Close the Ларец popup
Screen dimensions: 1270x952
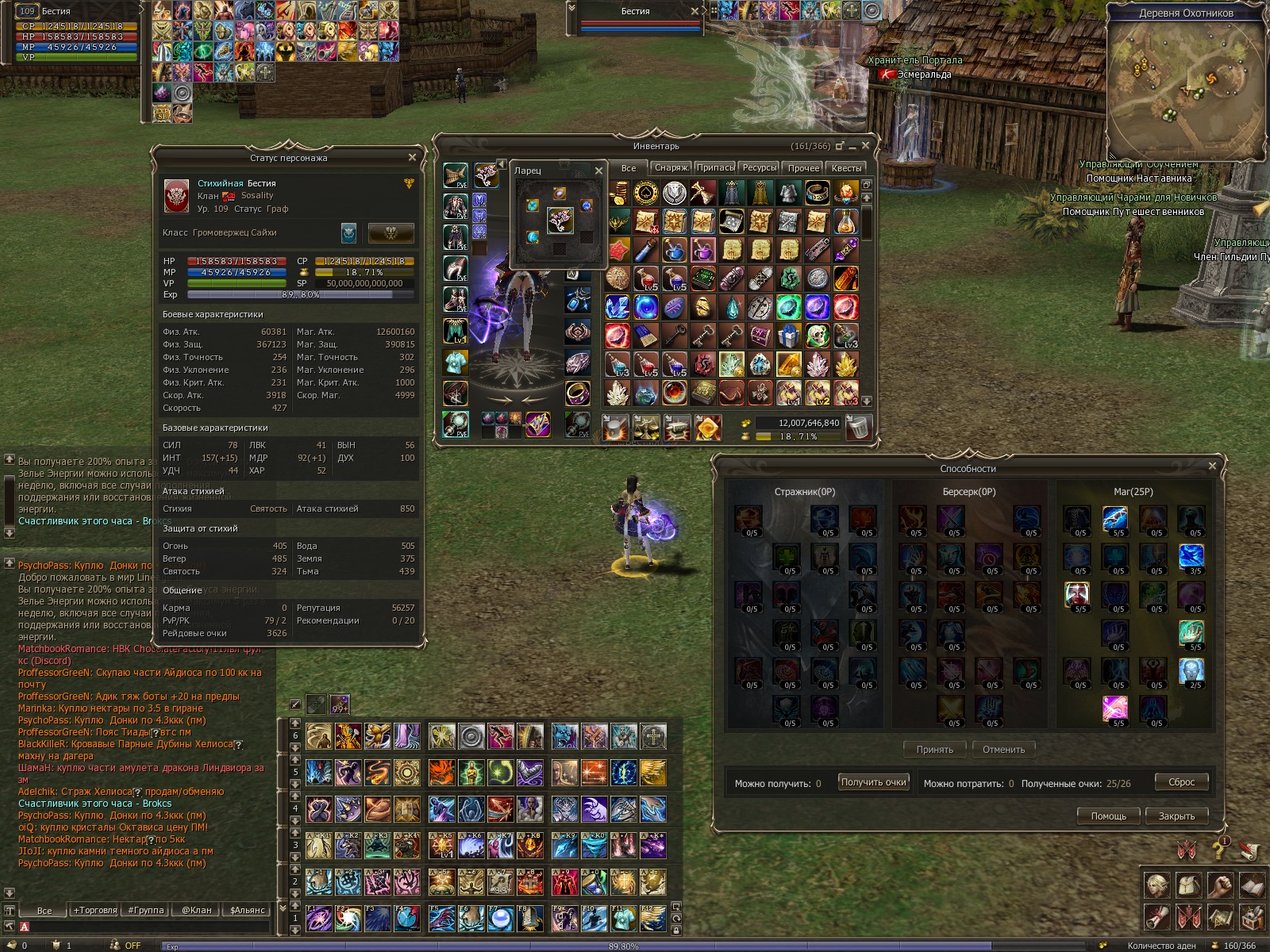[598, 171]
